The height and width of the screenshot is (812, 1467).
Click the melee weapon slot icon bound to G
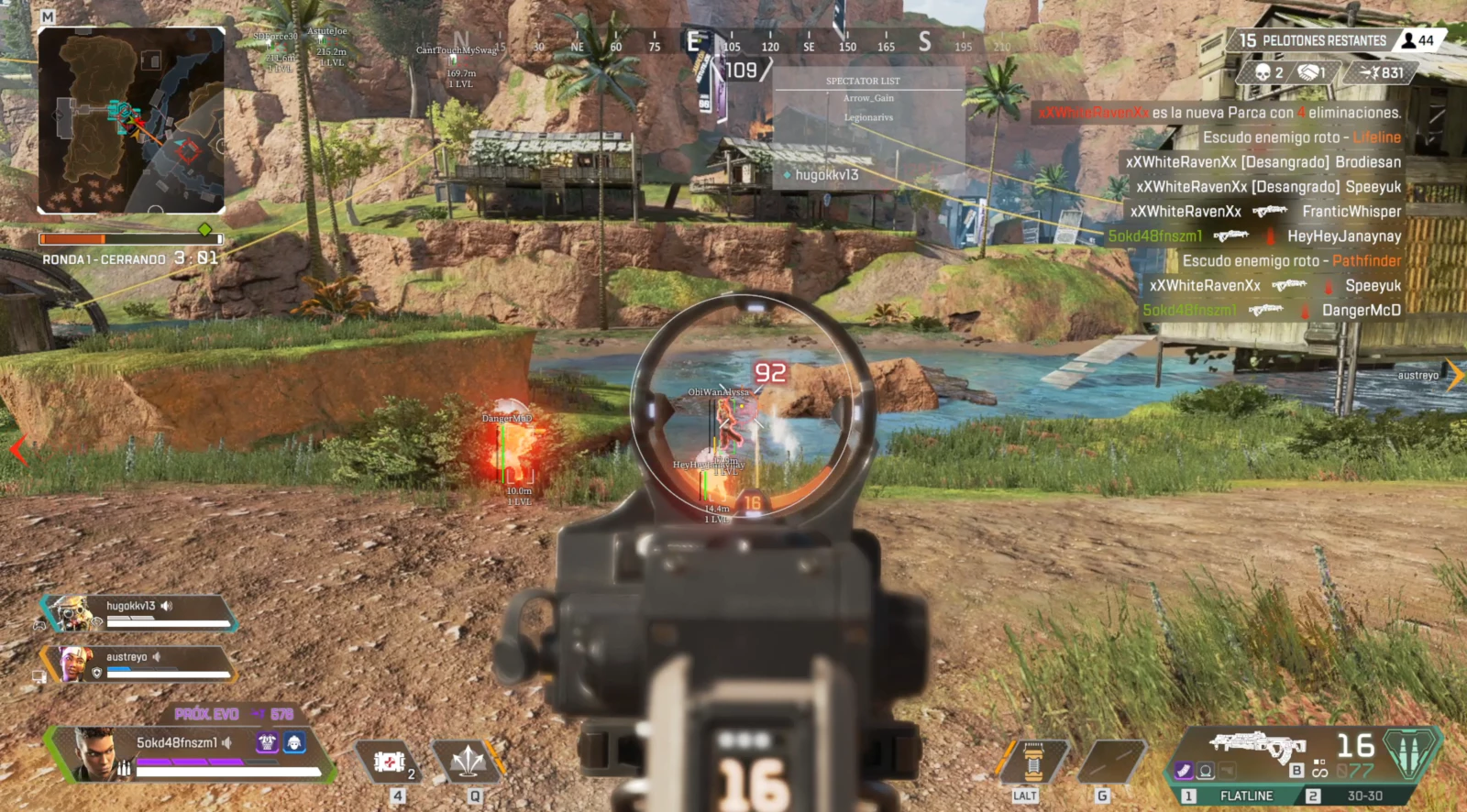tap(1111, 762)
